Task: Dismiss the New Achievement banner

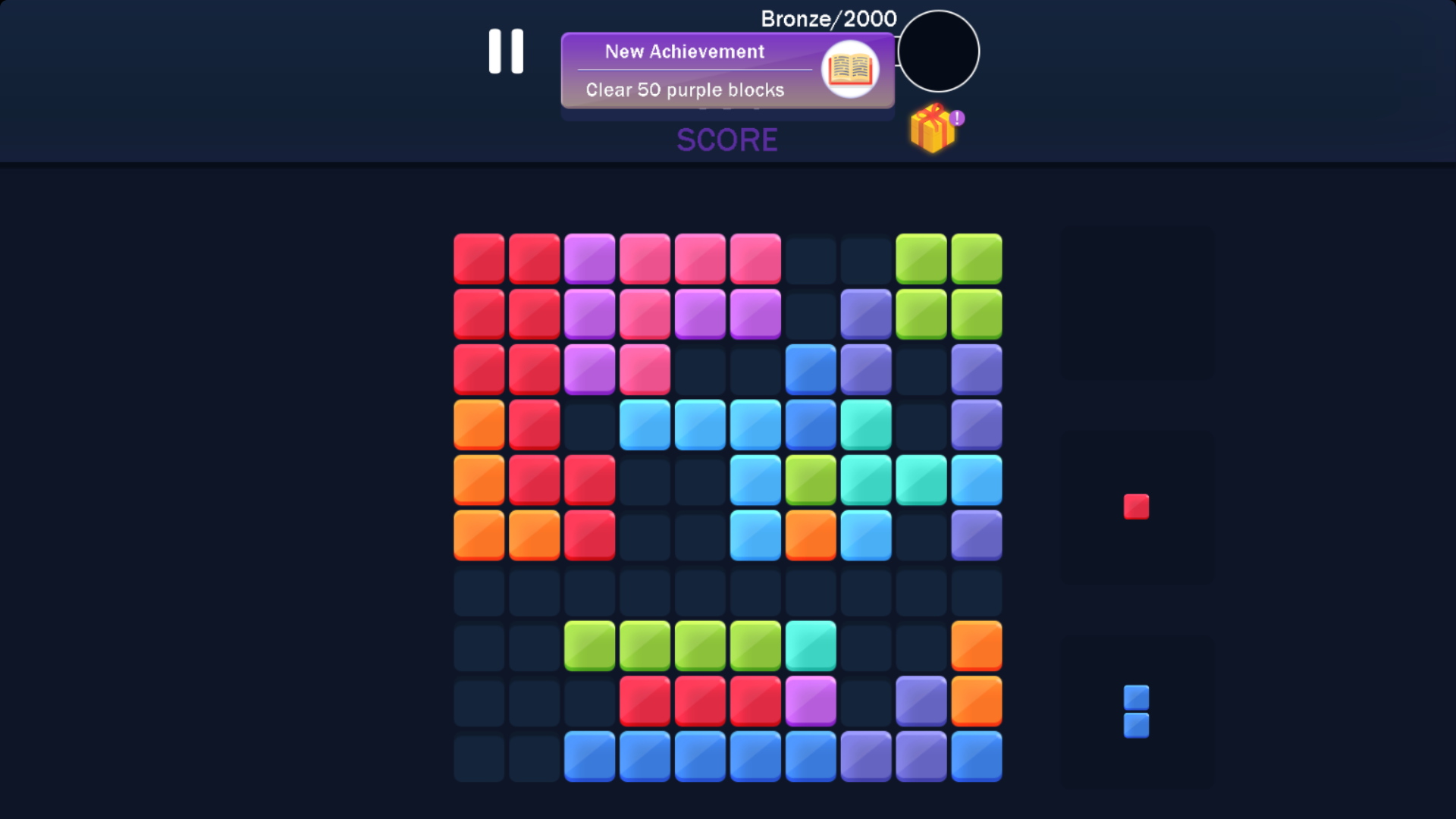Action: coord(726,71)
